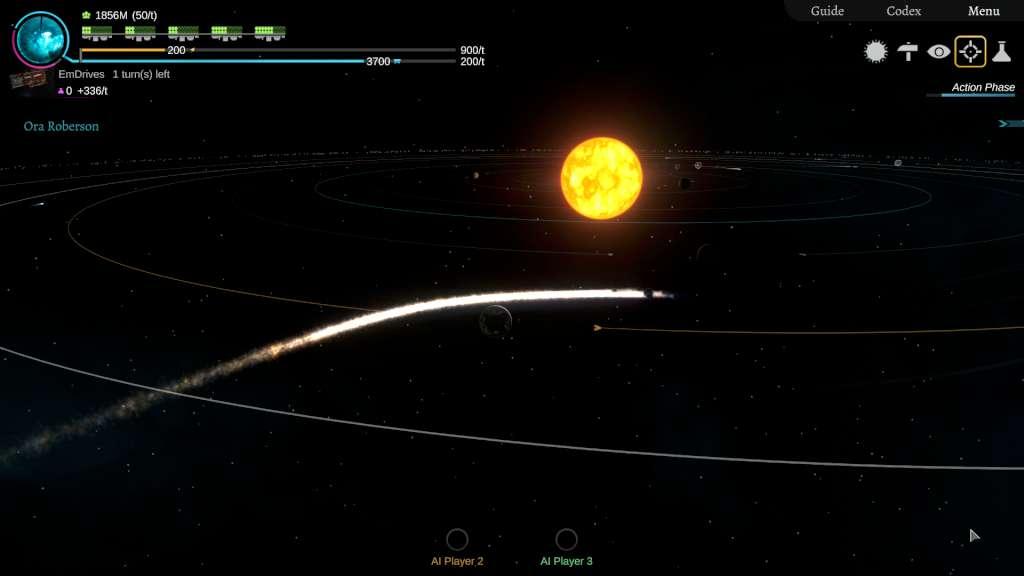1024x576 pixels.
Task: Click the teal arrow tab under Action Phase
Action: tap(1008, 124)
